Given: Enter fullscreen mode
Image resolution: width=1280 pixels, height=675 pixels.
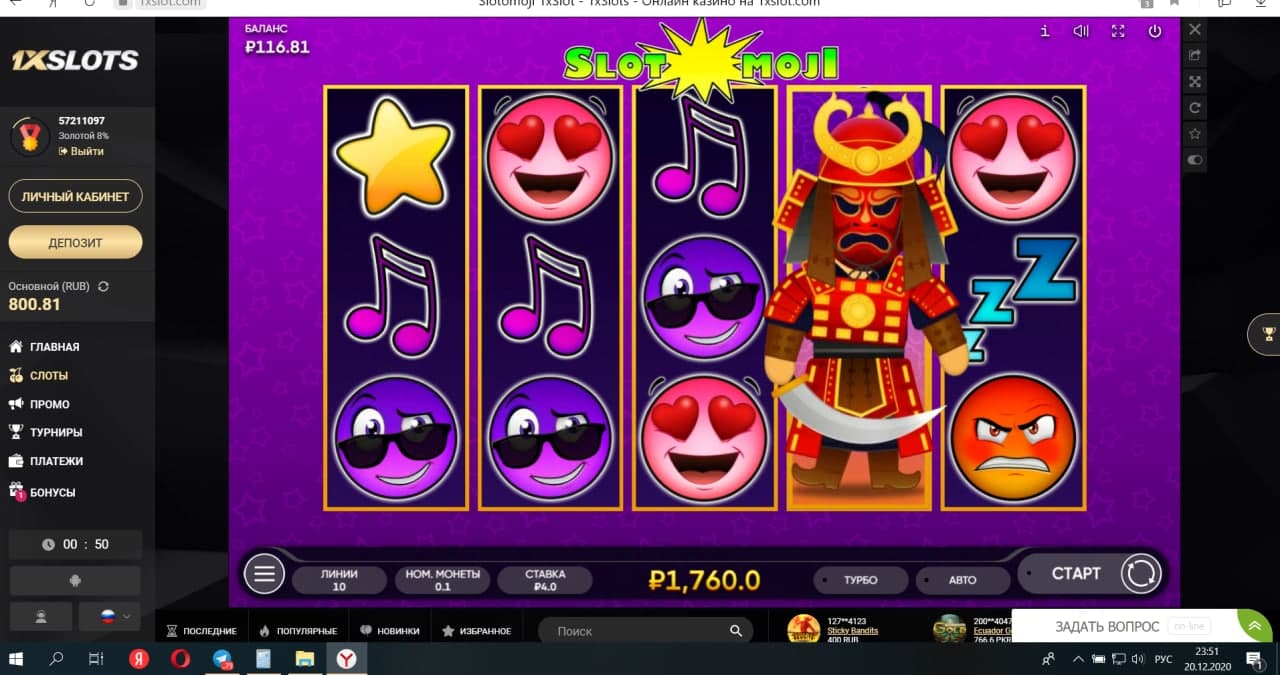Looking at the screenshot, I should [x=1118, y=31].
